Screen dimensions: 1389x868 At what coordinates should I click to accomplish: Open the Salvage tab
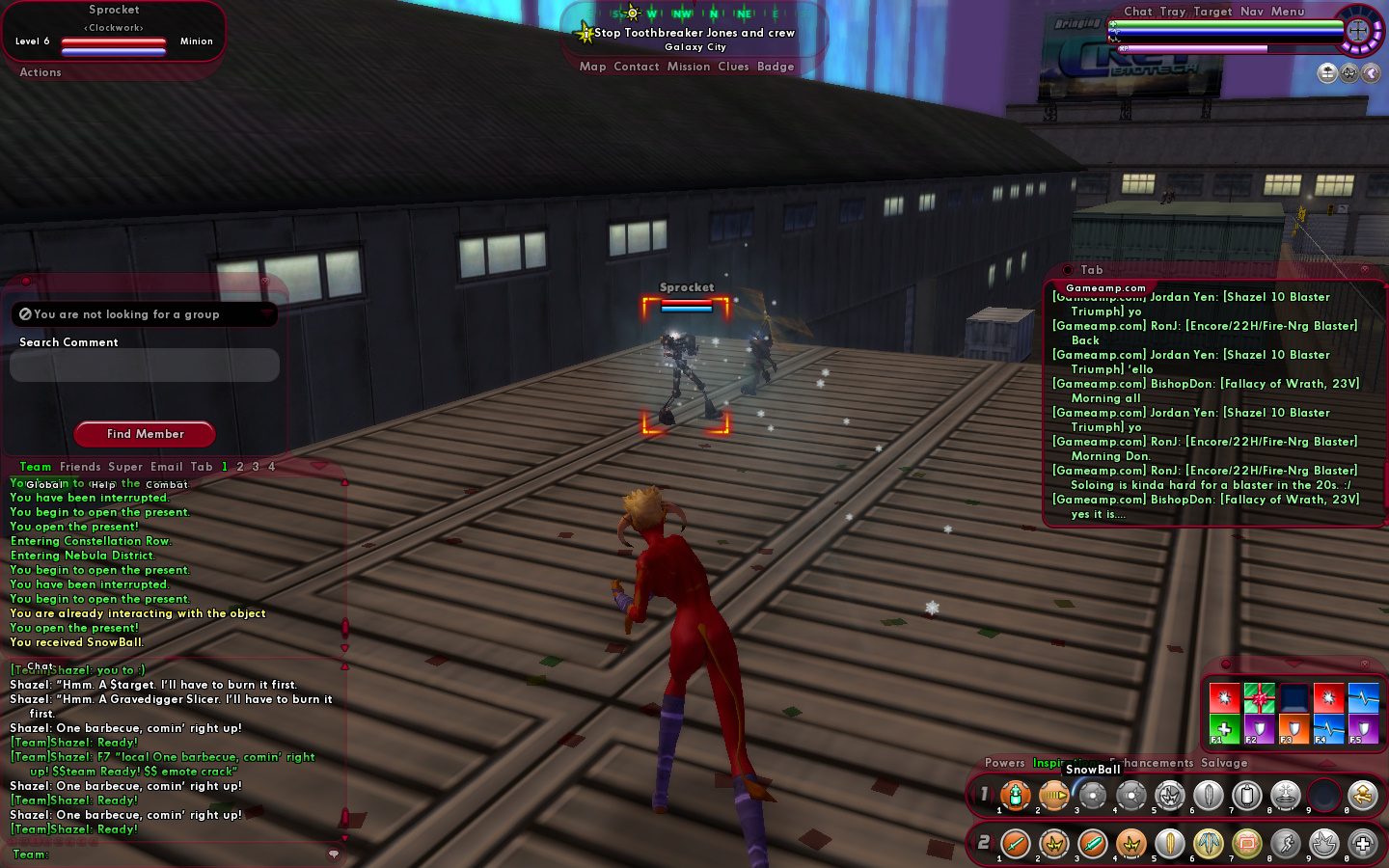coord(1224,763)
